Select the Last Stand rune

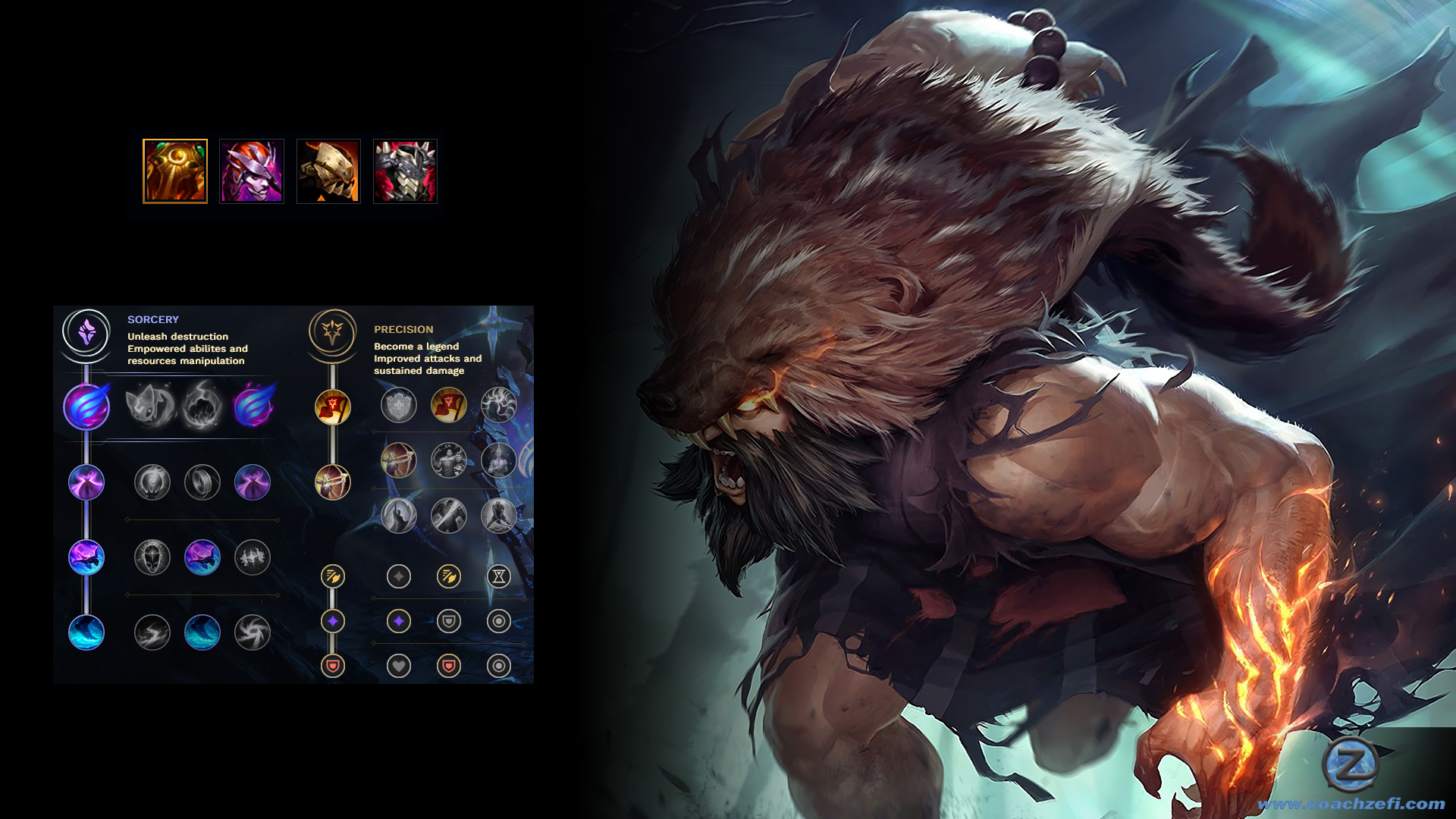click(x=499, y=516)
